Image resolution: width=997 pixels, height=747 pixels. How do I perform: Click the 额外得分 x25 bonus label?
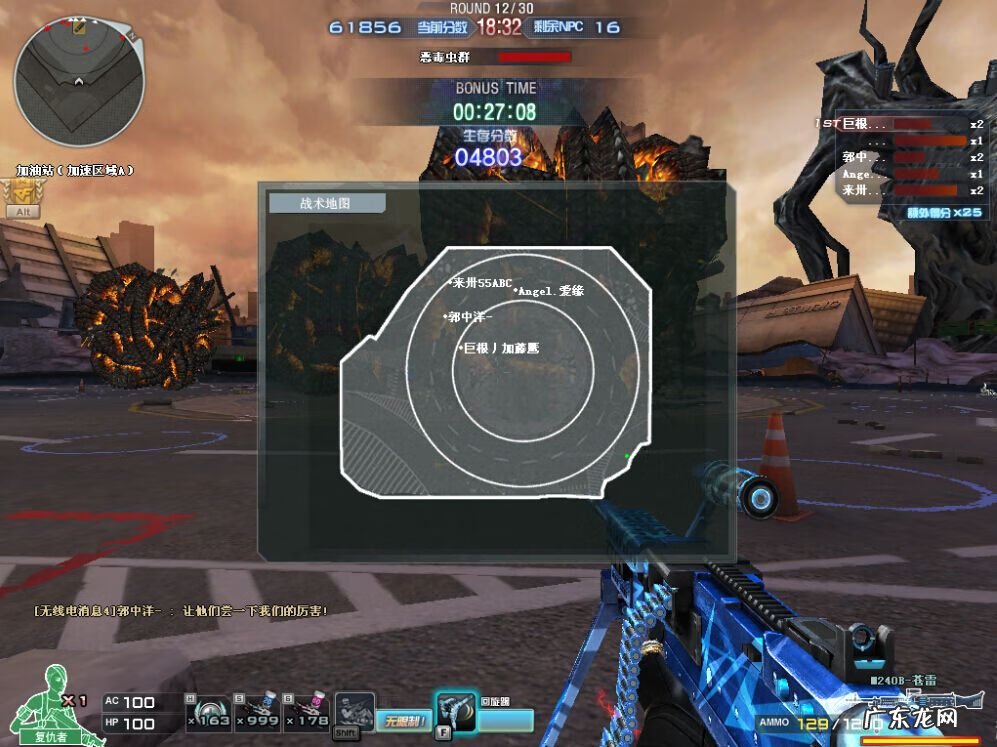(943, 212)
